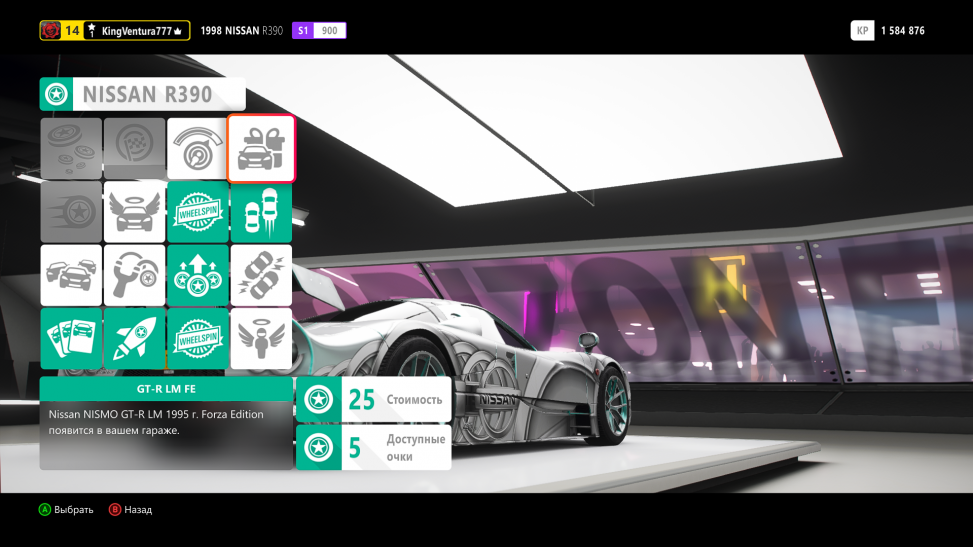Pick the locked checkered flag perk tile
Screen dimensions: 973x547
(134, 148)
